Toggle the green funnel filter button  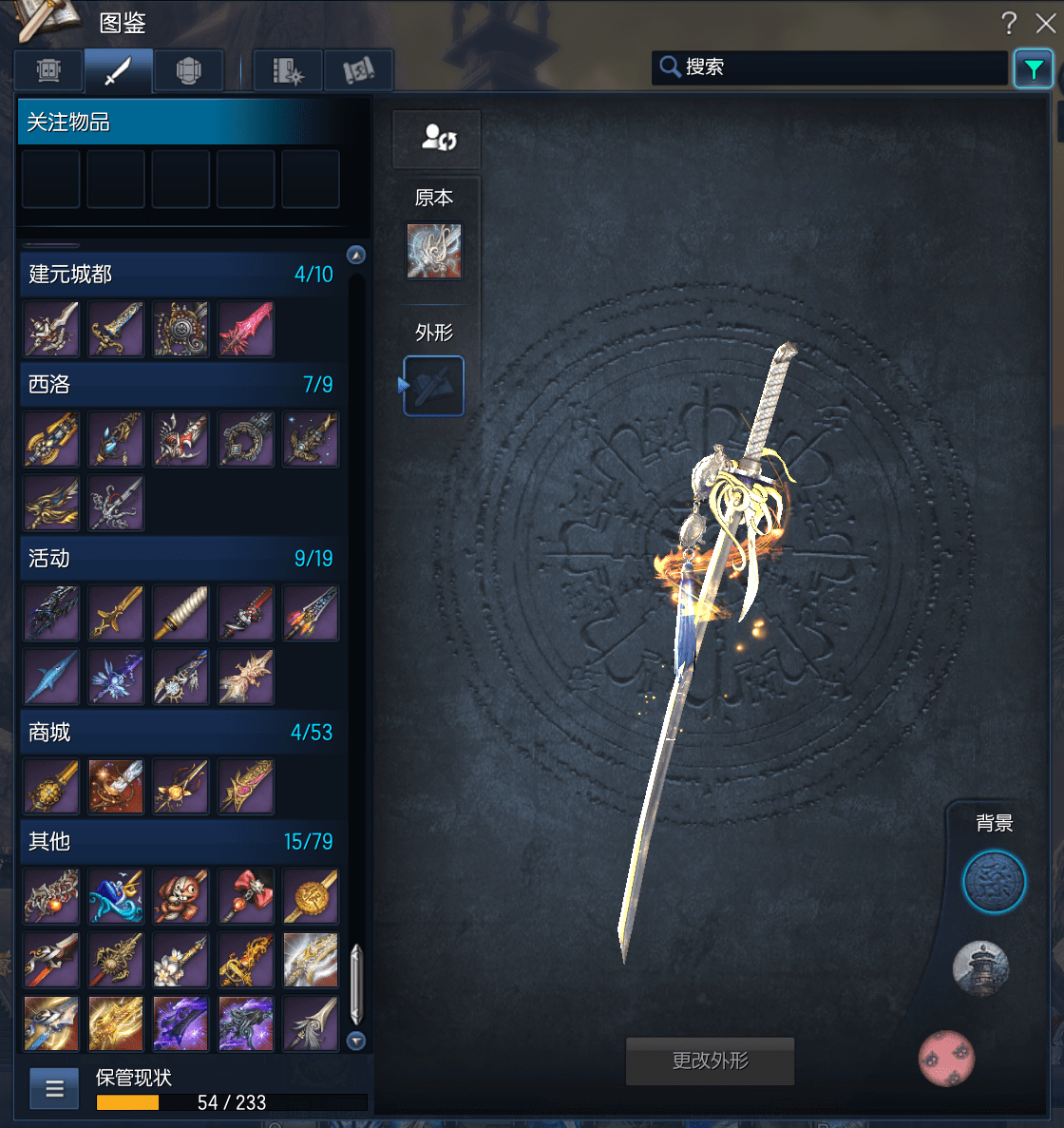pos(1033,68)
